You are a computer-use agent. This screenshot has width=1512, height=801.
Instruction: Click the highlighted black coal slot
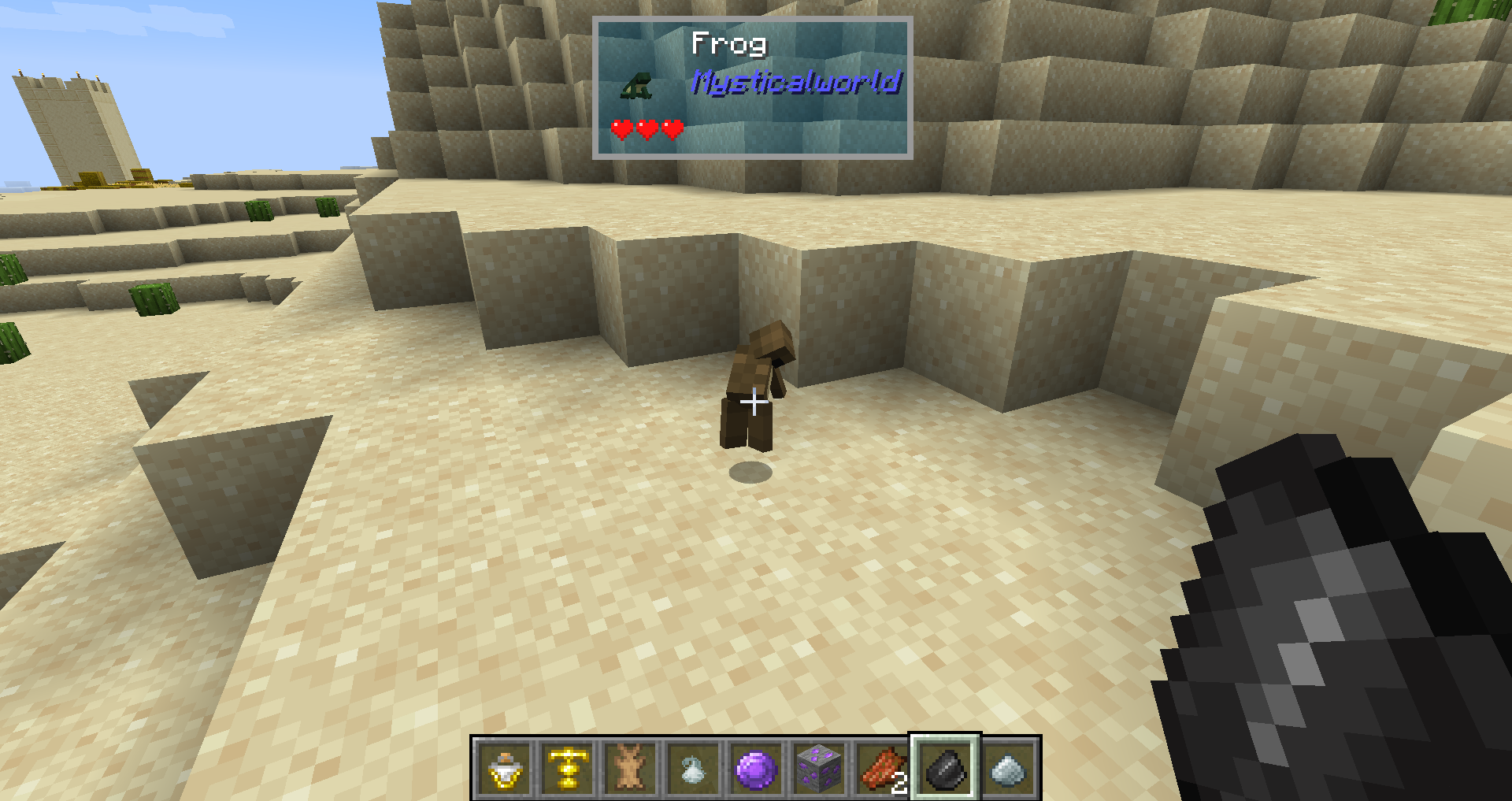click(x=945, y=769)
